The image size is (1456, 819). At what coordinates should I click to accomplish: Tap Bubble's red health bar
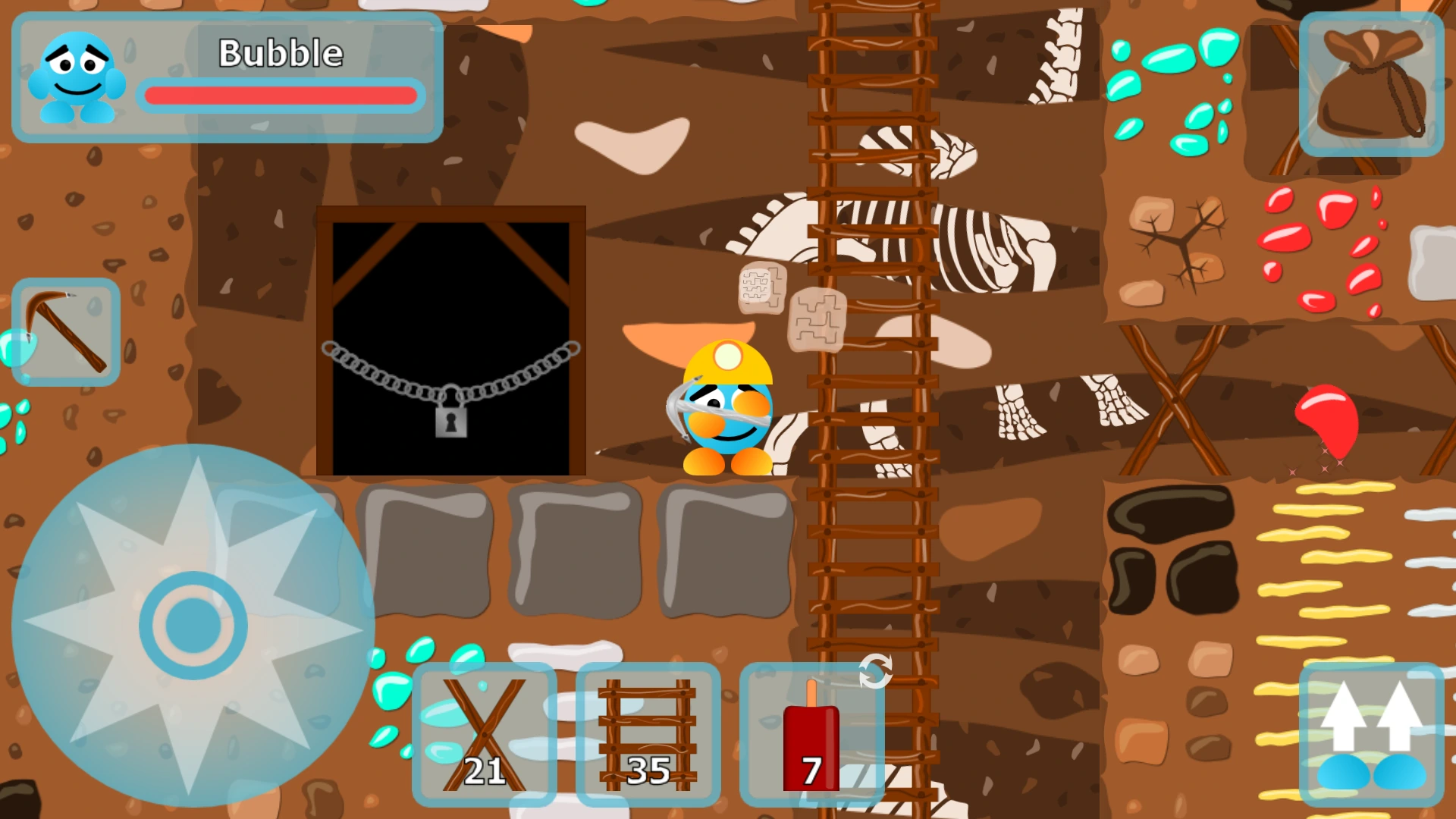coord(281,95)
